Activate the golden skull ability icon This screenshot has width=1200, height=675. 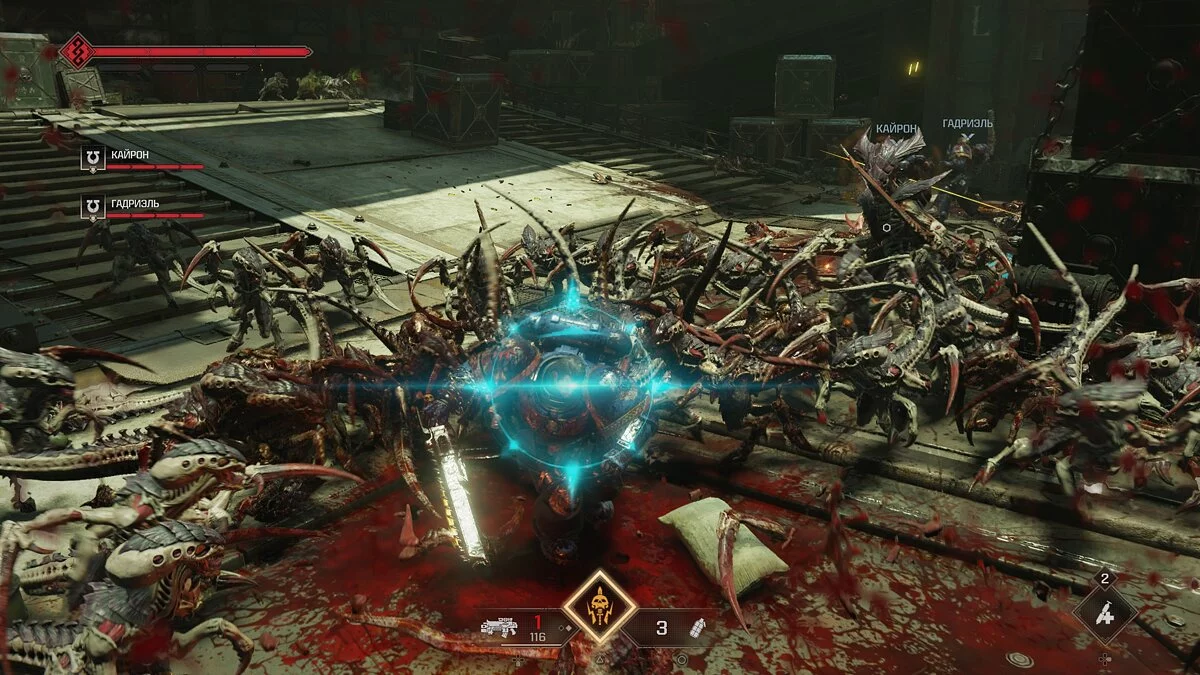599,606
